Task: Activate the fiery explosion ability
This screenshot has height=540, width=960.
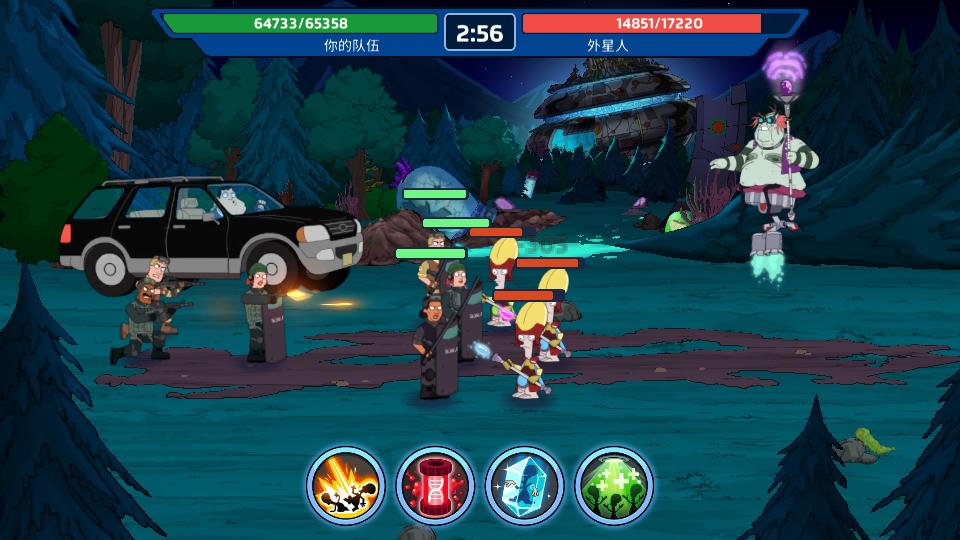Action: 345,485
